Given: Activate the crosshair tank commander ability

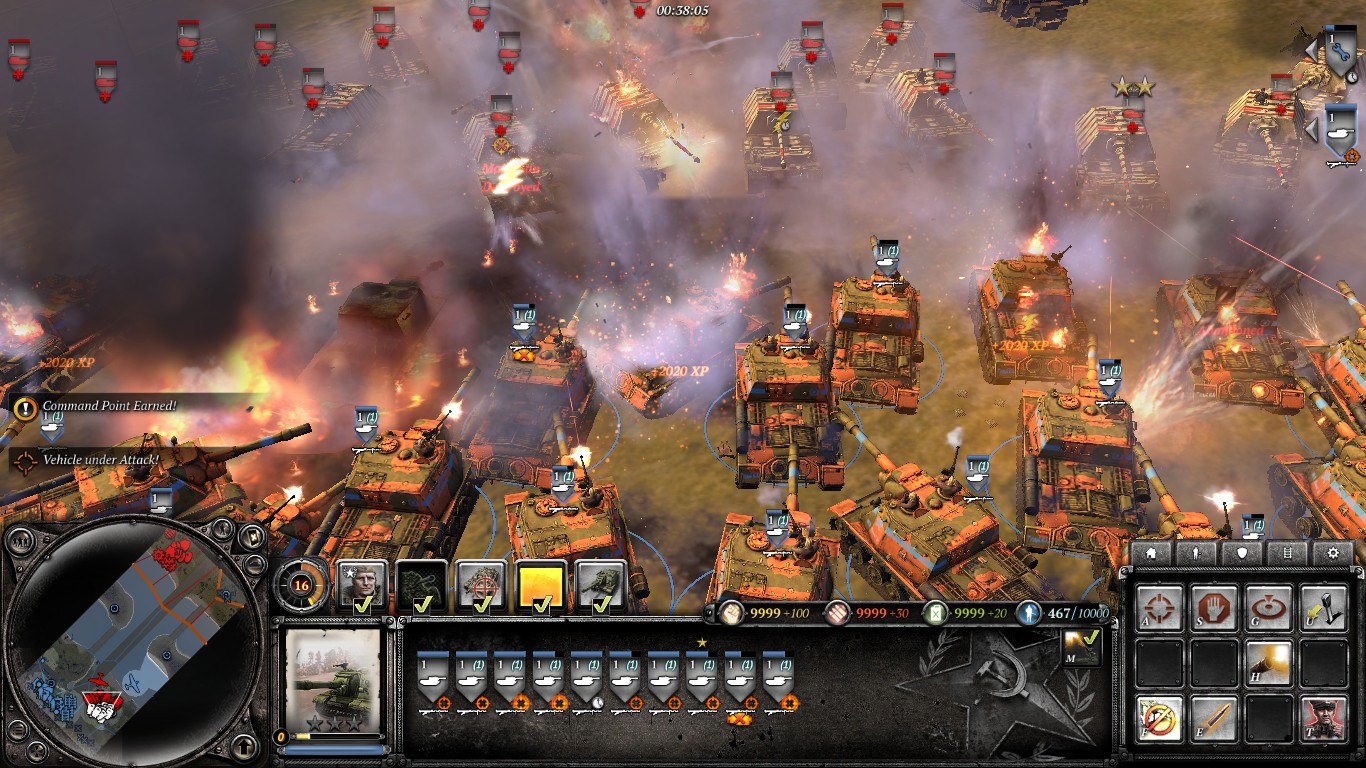Looking at the screenshot, I should 481,585.
